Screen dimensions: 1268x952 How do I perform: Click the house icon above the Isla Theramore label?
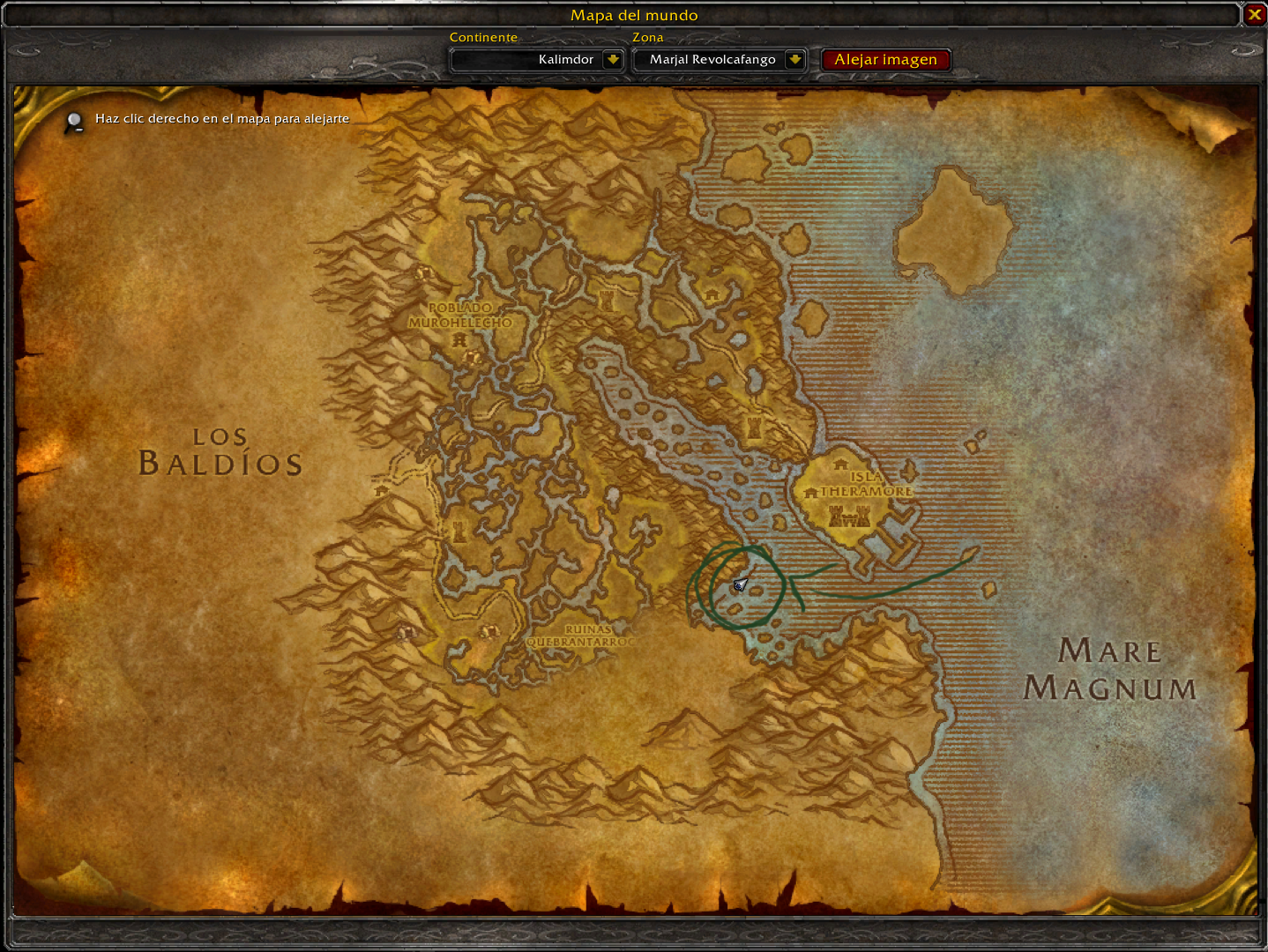click(840, 465)
